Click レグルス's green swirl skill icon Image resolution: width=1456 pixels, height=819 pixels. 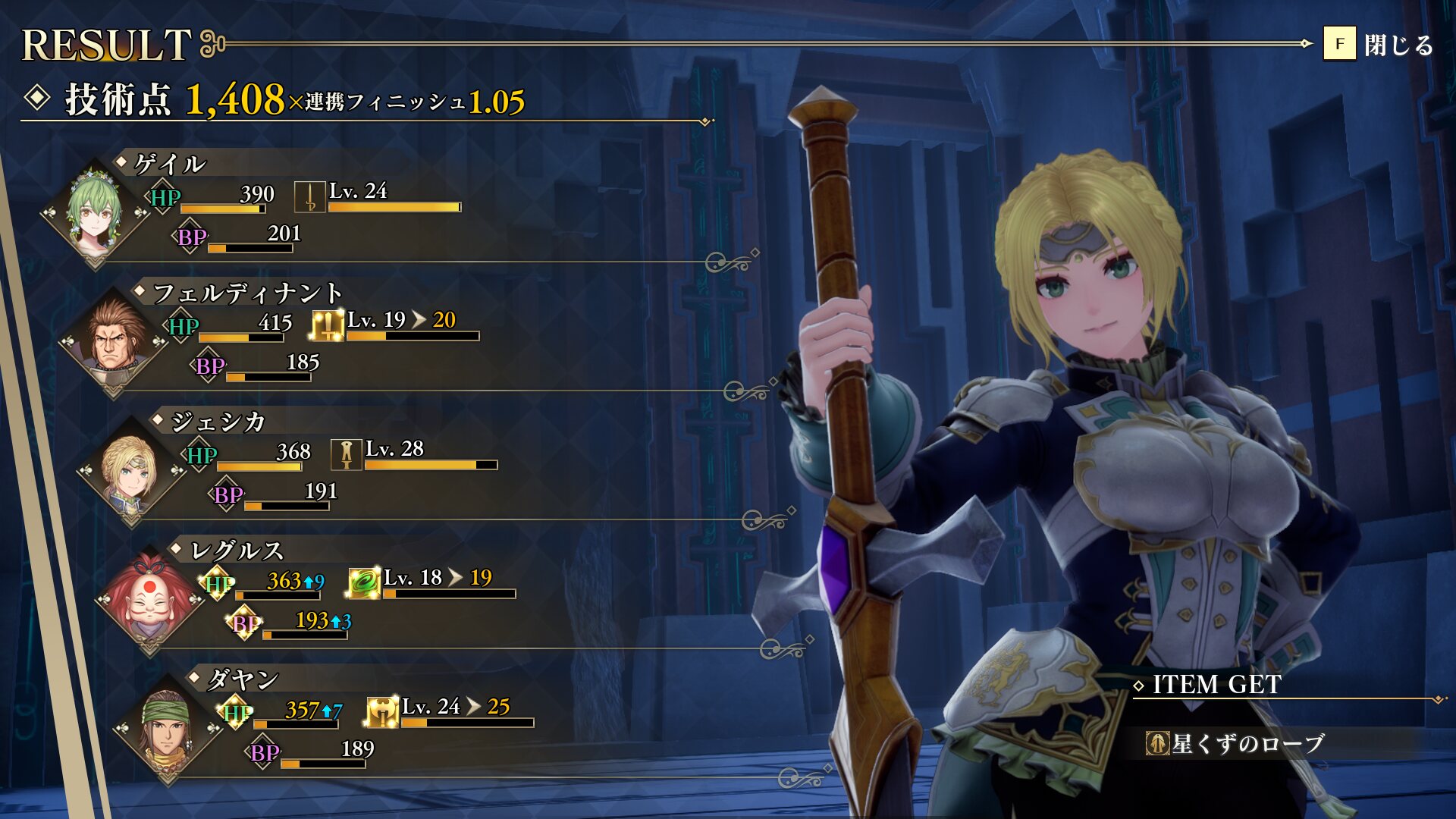[364, 584]
